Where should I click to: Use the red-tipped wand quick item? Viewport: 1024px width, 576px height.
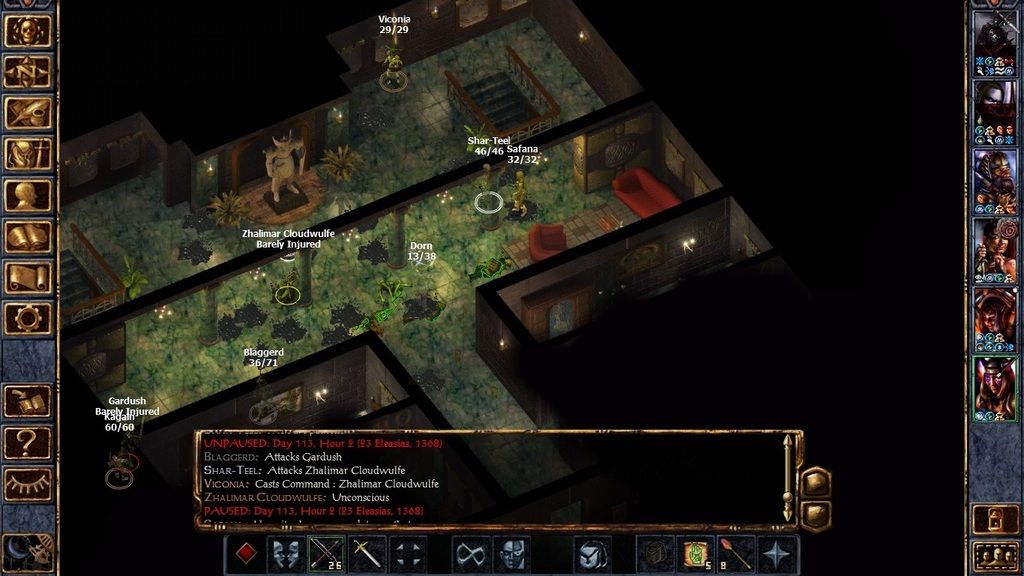pyautogui.click(x=737, y=554)
